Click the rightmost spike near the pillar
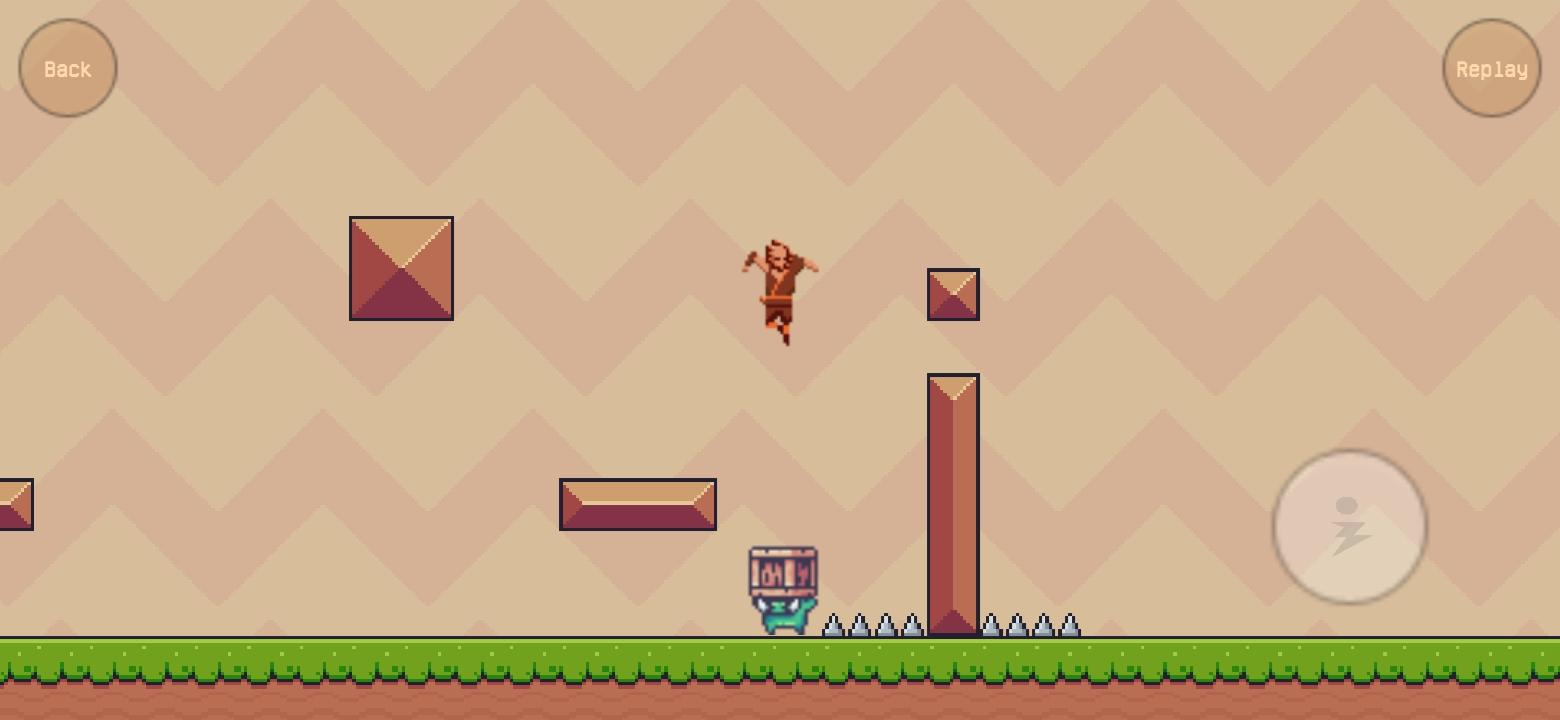Viewport: 1560px width, 720px height. click(x=1070, y=627)
